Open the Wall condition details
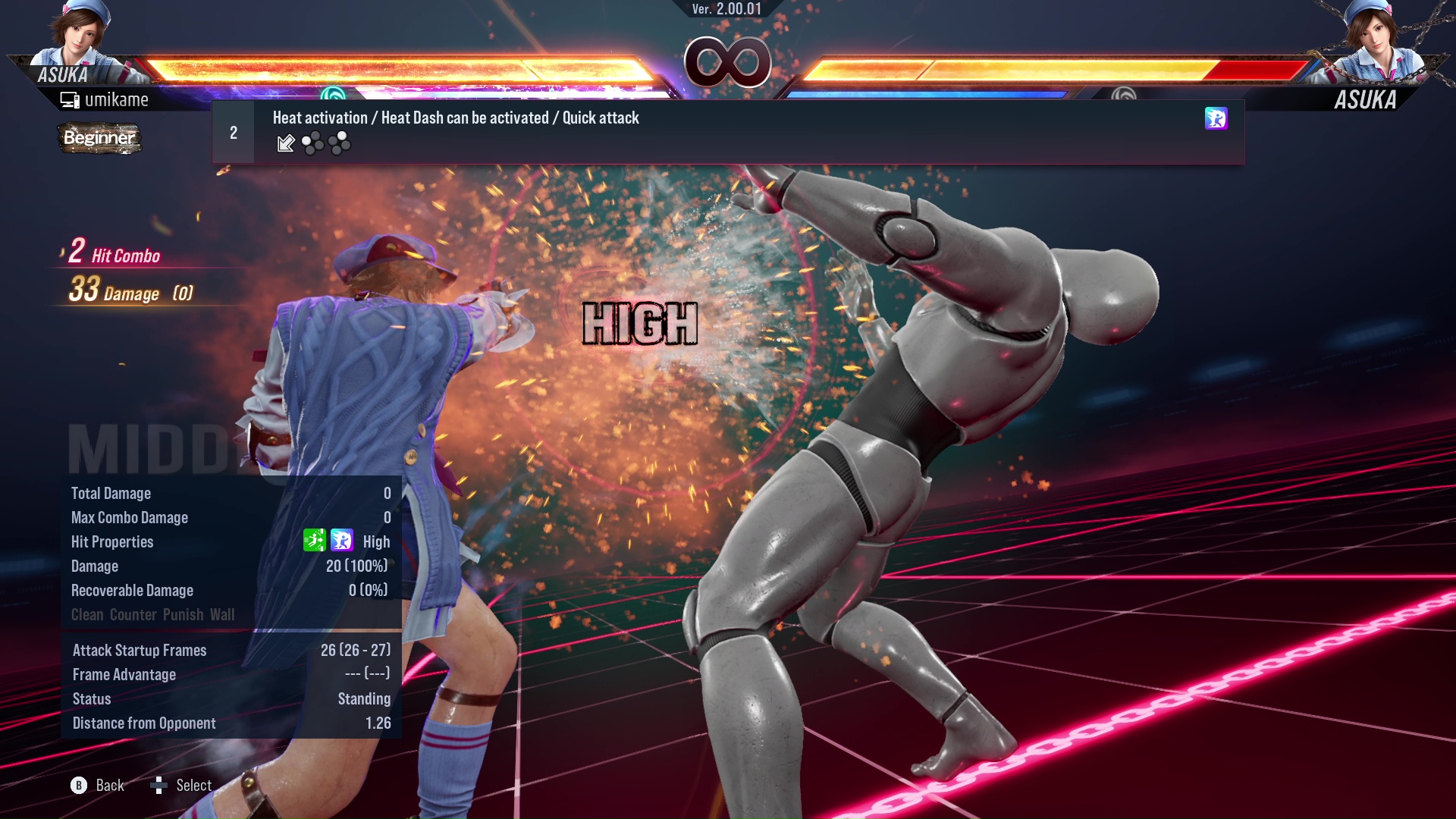Image resolution: width=1456 pixels, height=819 pixels. pyautogui.click(x=224, y=615)
